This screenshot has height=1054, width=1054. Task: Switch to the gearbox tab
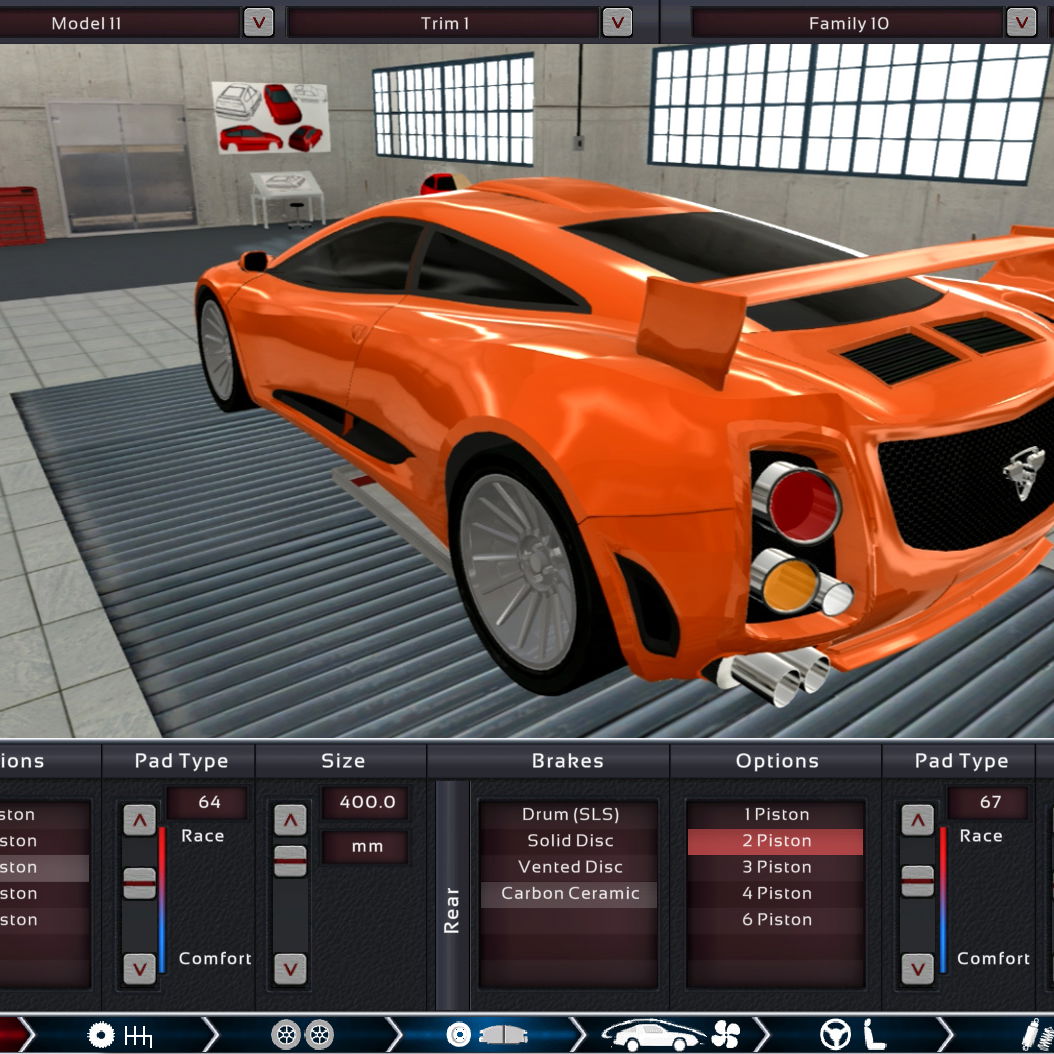point(120,1034)
